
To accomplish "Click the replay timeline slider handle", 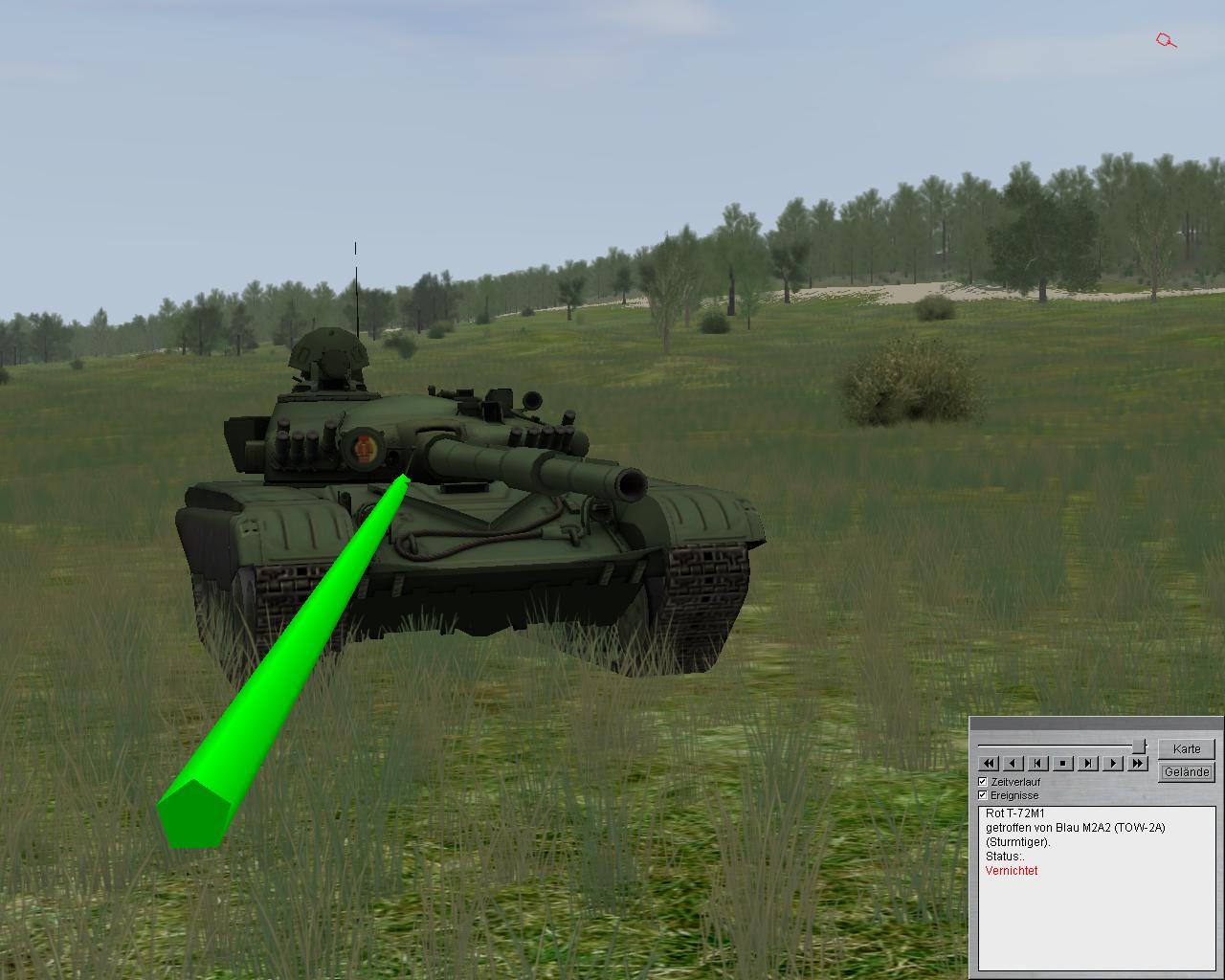I will [1139, 746].
